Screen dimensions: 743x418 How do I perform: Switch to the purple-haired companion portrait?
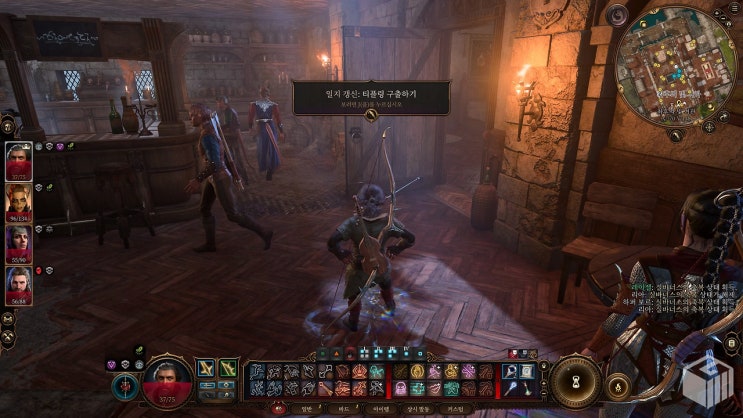click(x=19, y=243)
